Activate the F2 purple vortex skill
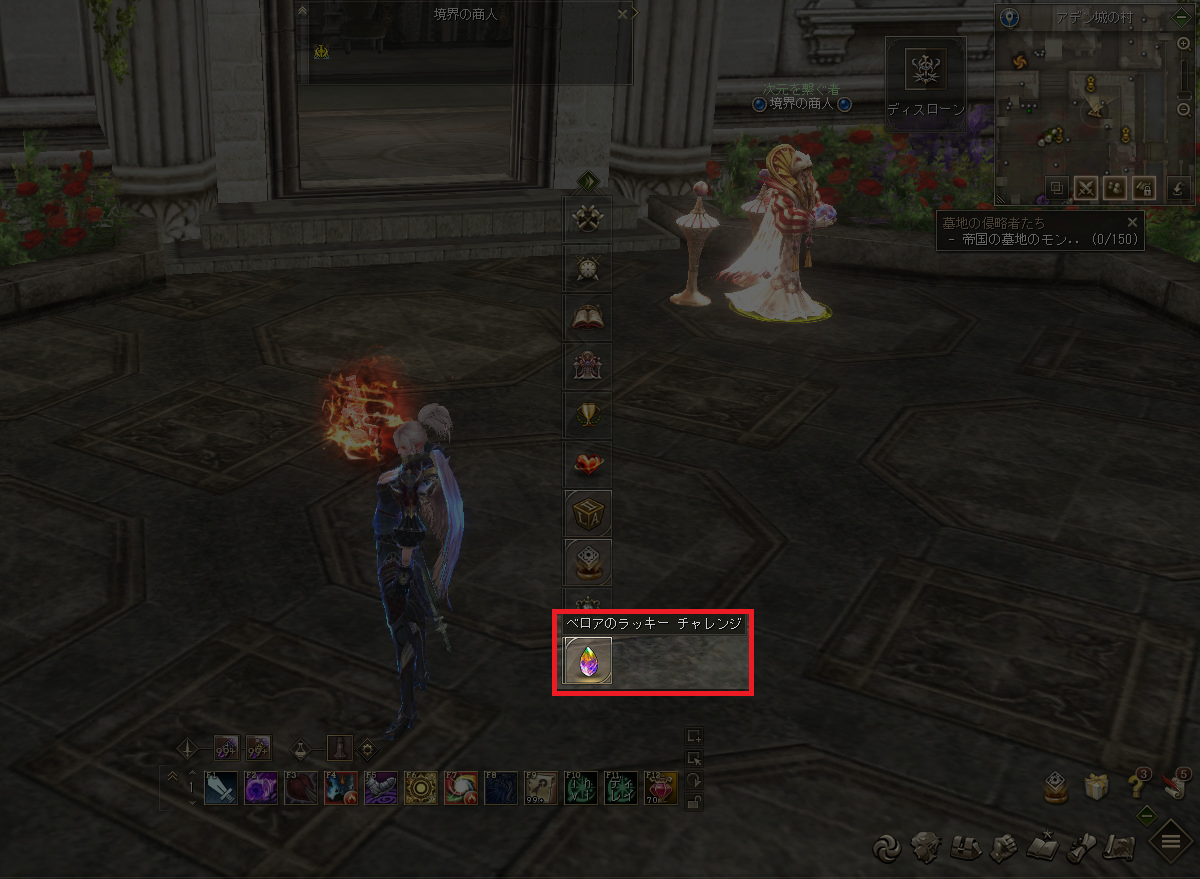Viewport: 1200px width, 879px height. (261, 788)
